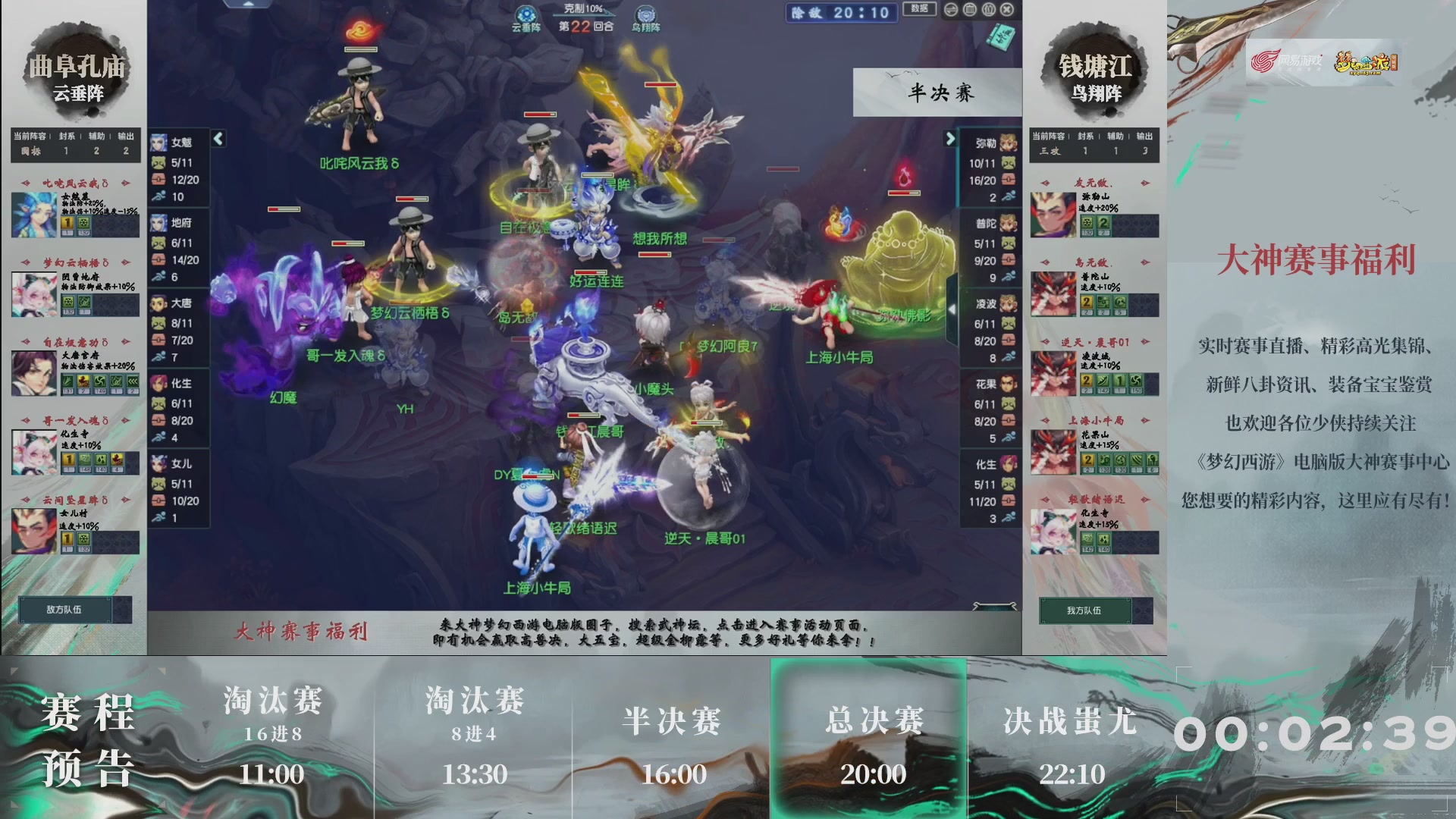Click the second bracketed building icon near 数据
Viewport: 1456px width, 819px height.
click(987, 10)
